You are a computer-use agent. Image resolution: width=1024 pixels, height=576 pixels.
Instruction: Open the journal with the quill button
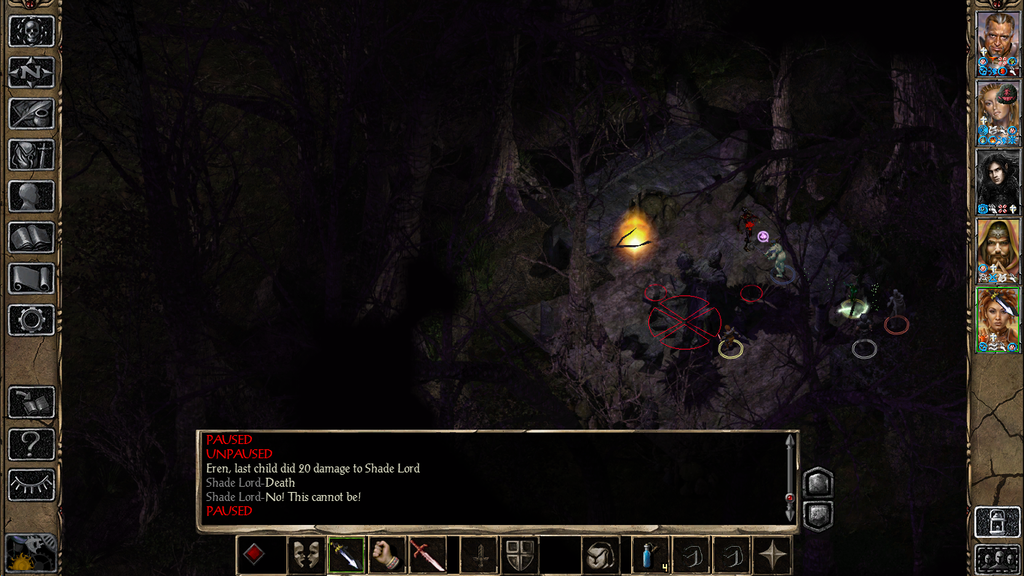(x=31, y=113)
